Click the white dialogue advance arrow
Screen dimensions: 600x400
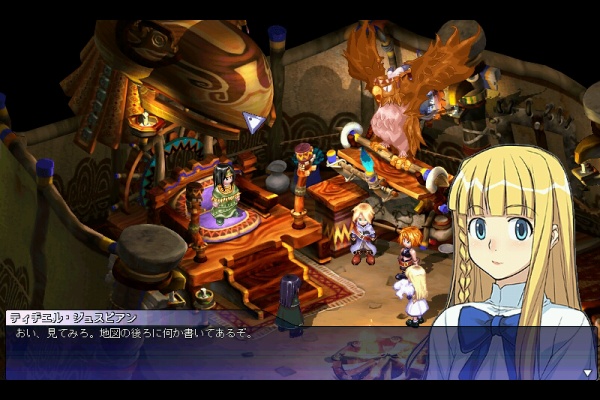click(x=589, y=373)
